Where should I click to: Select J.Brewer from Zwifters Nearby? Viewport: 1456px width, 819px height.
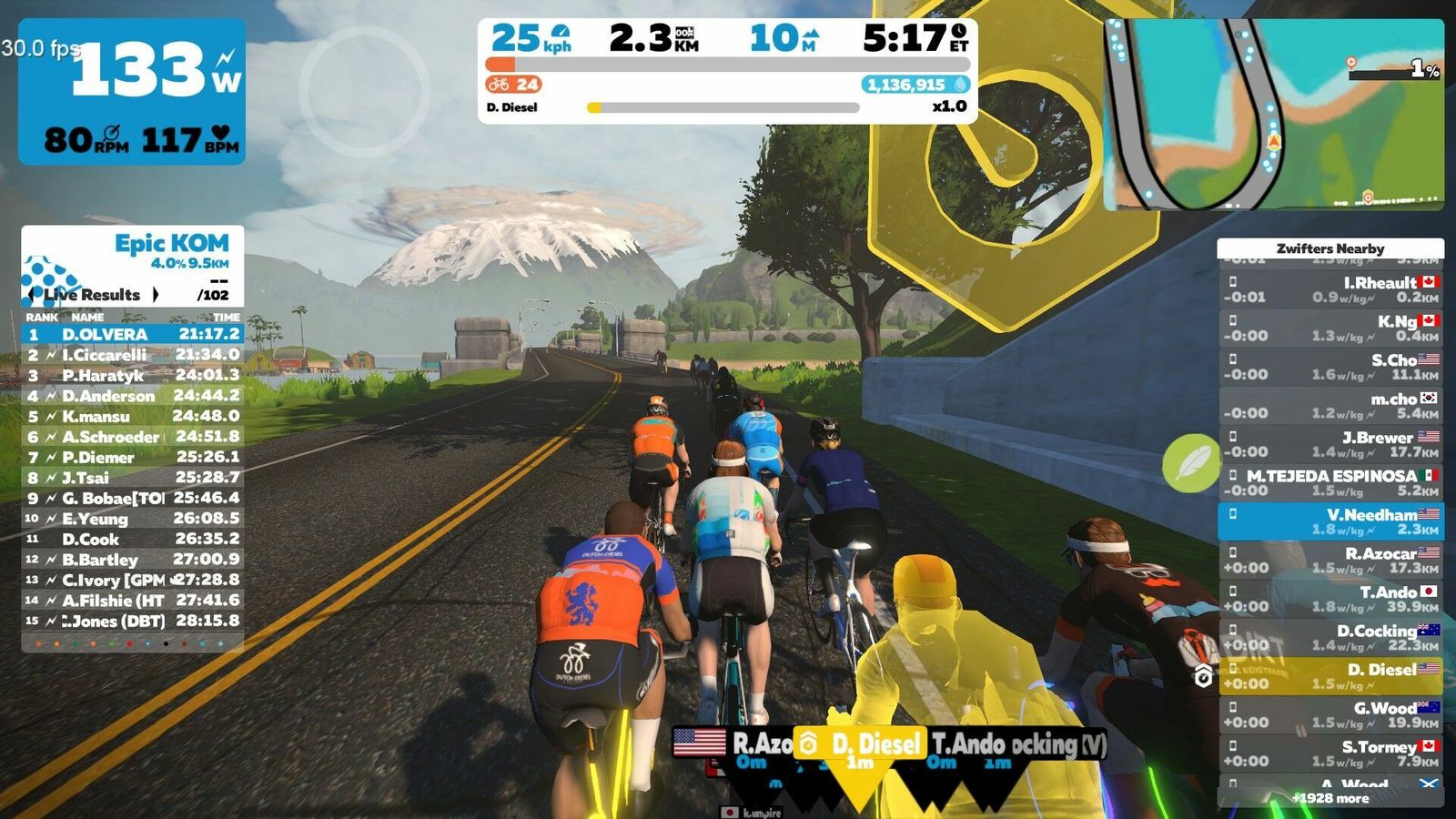click(x=1330, y=444)
